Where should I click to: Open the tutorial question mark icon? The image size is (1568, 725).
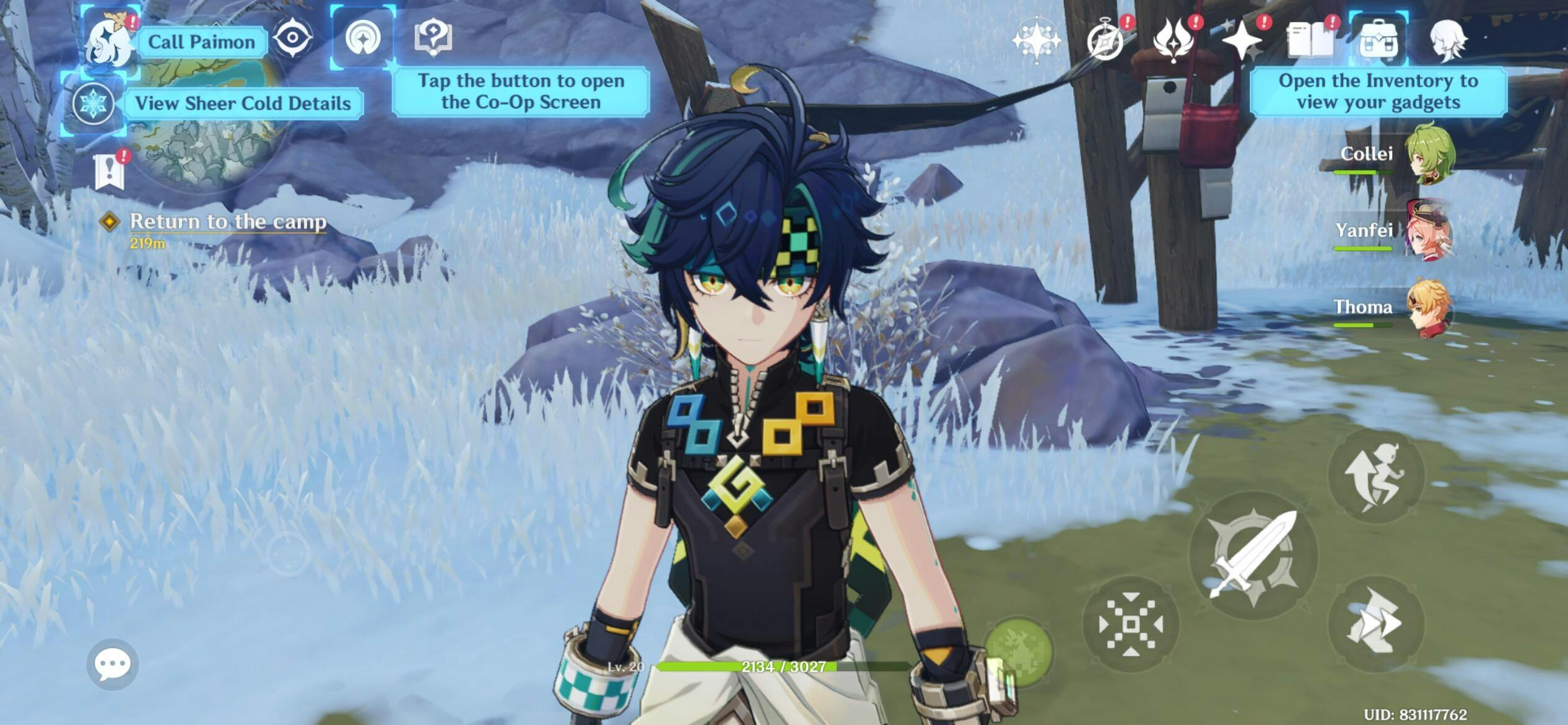click(x=433, y=37)
